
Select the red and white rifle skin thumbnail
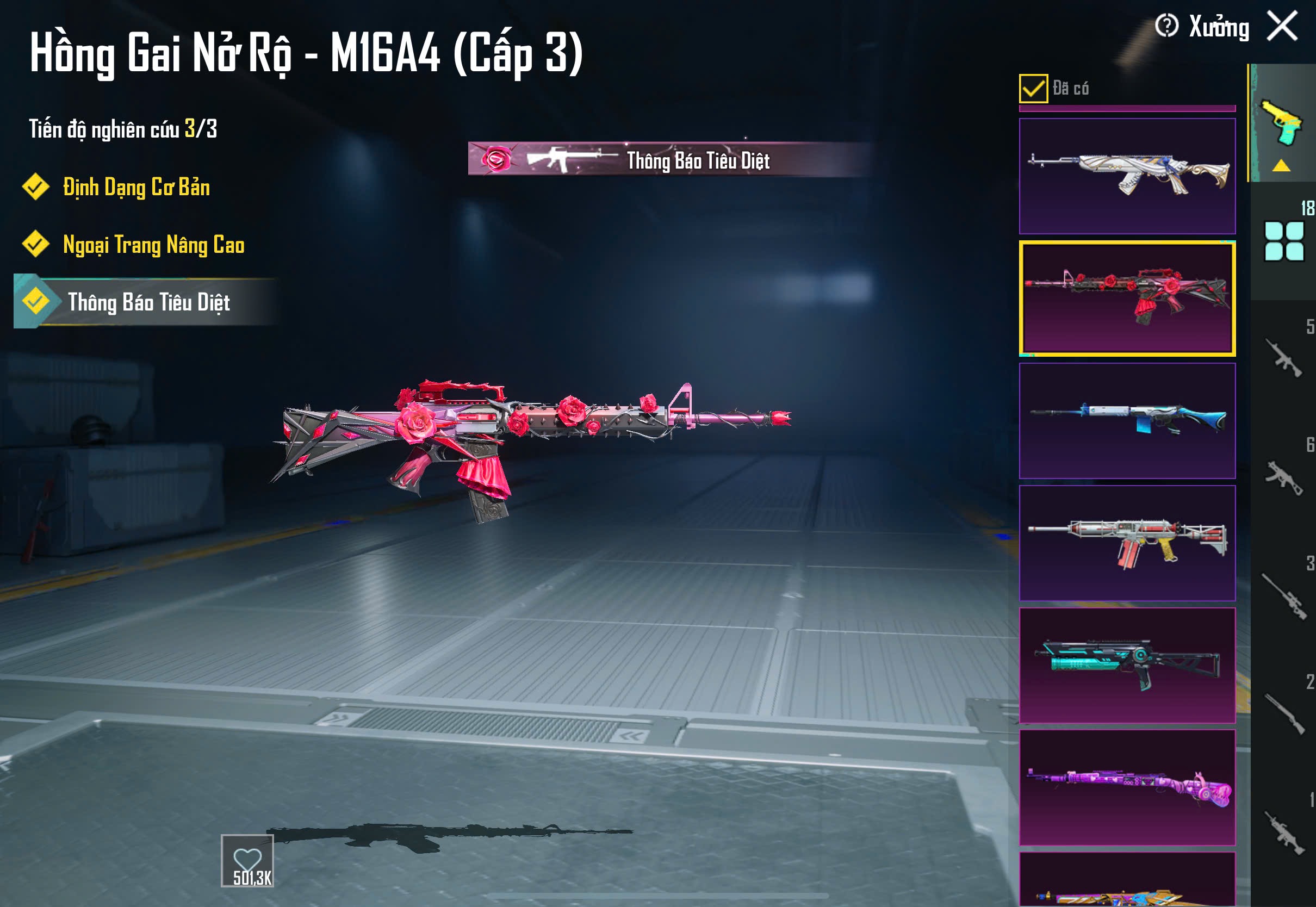click(1127, 543)
